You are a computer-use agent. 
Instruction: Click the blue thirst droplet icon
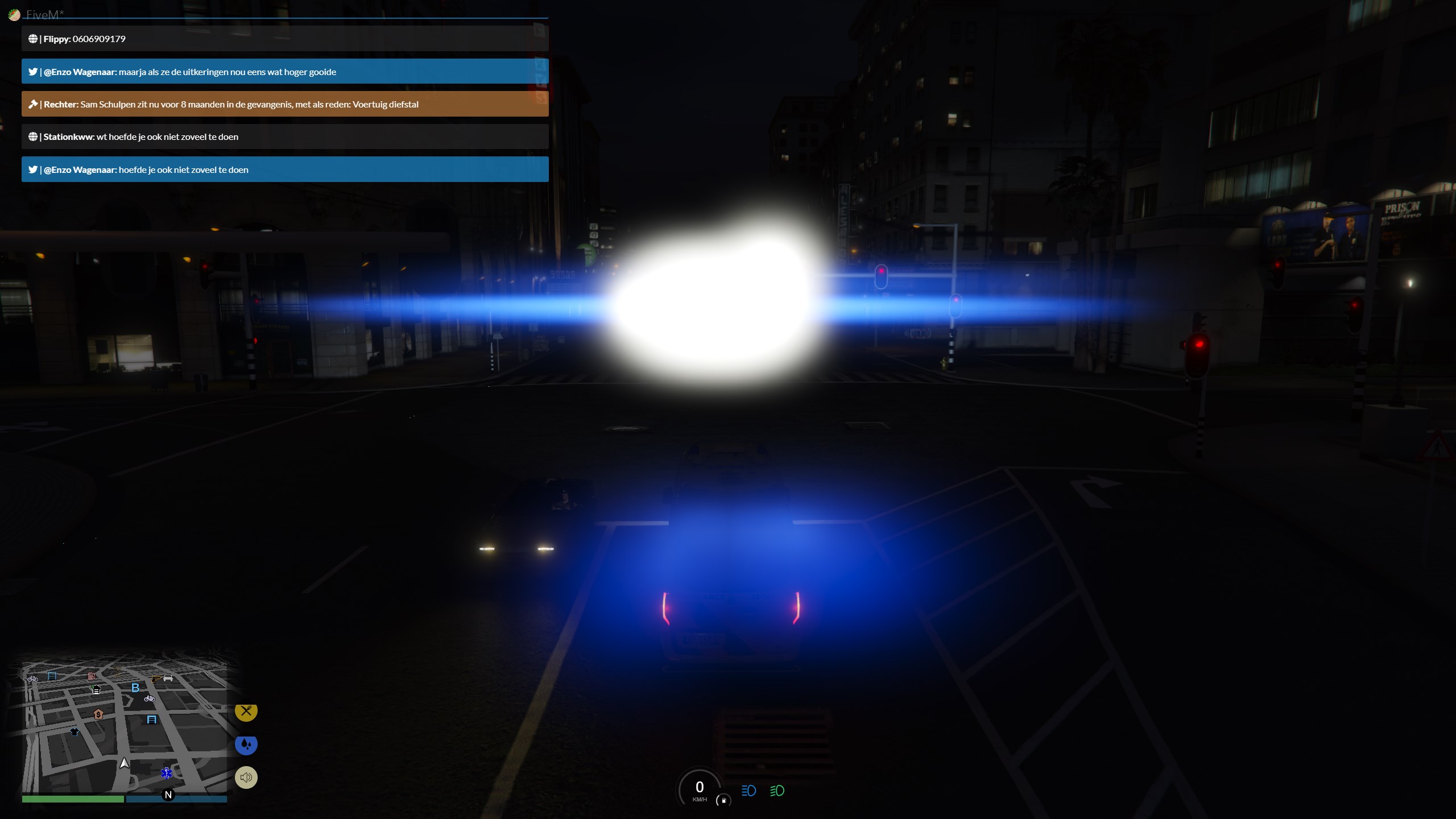click(246, 744)
